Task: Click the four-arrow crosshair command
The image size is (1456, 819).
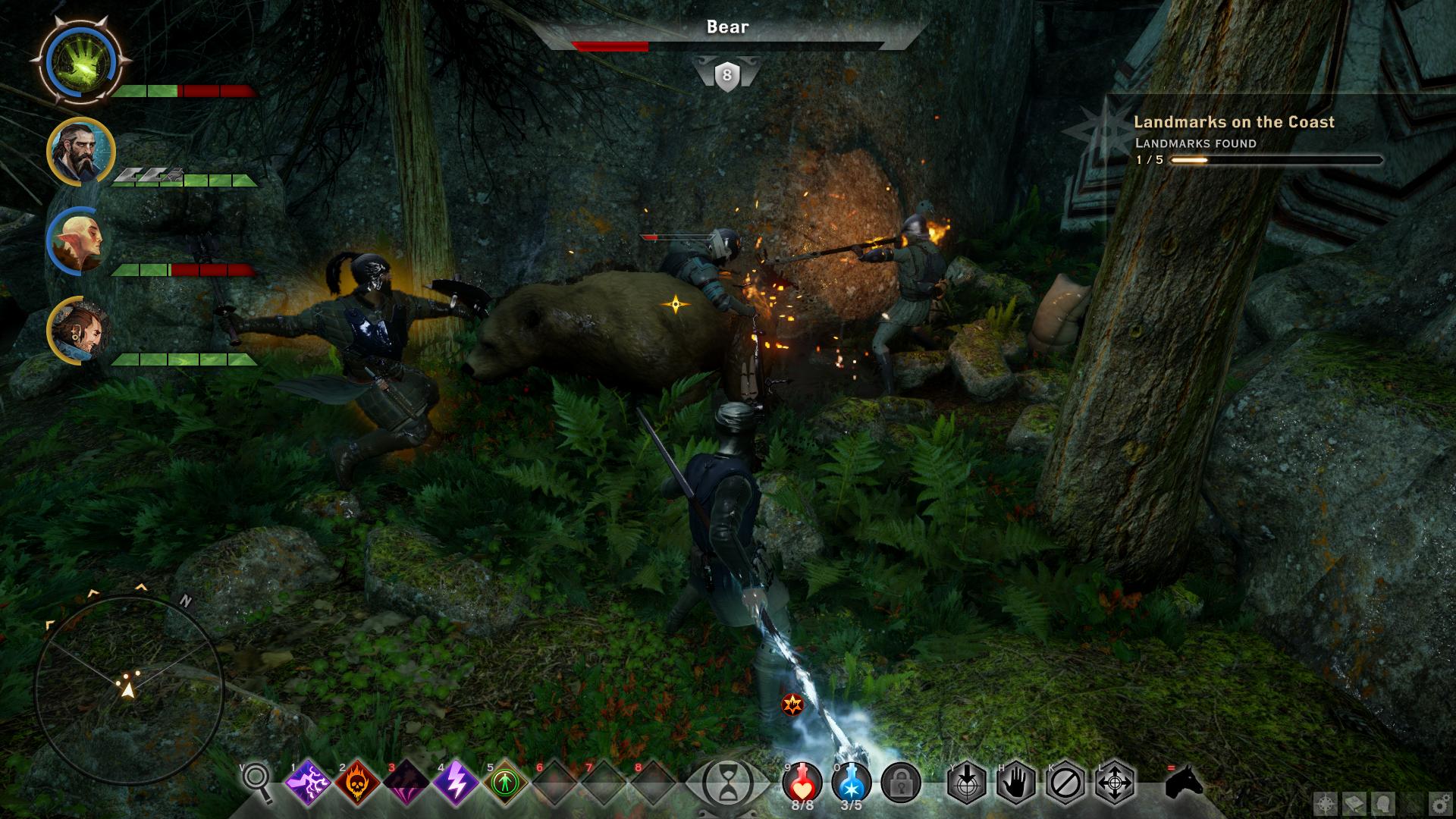Action: 1115,782
